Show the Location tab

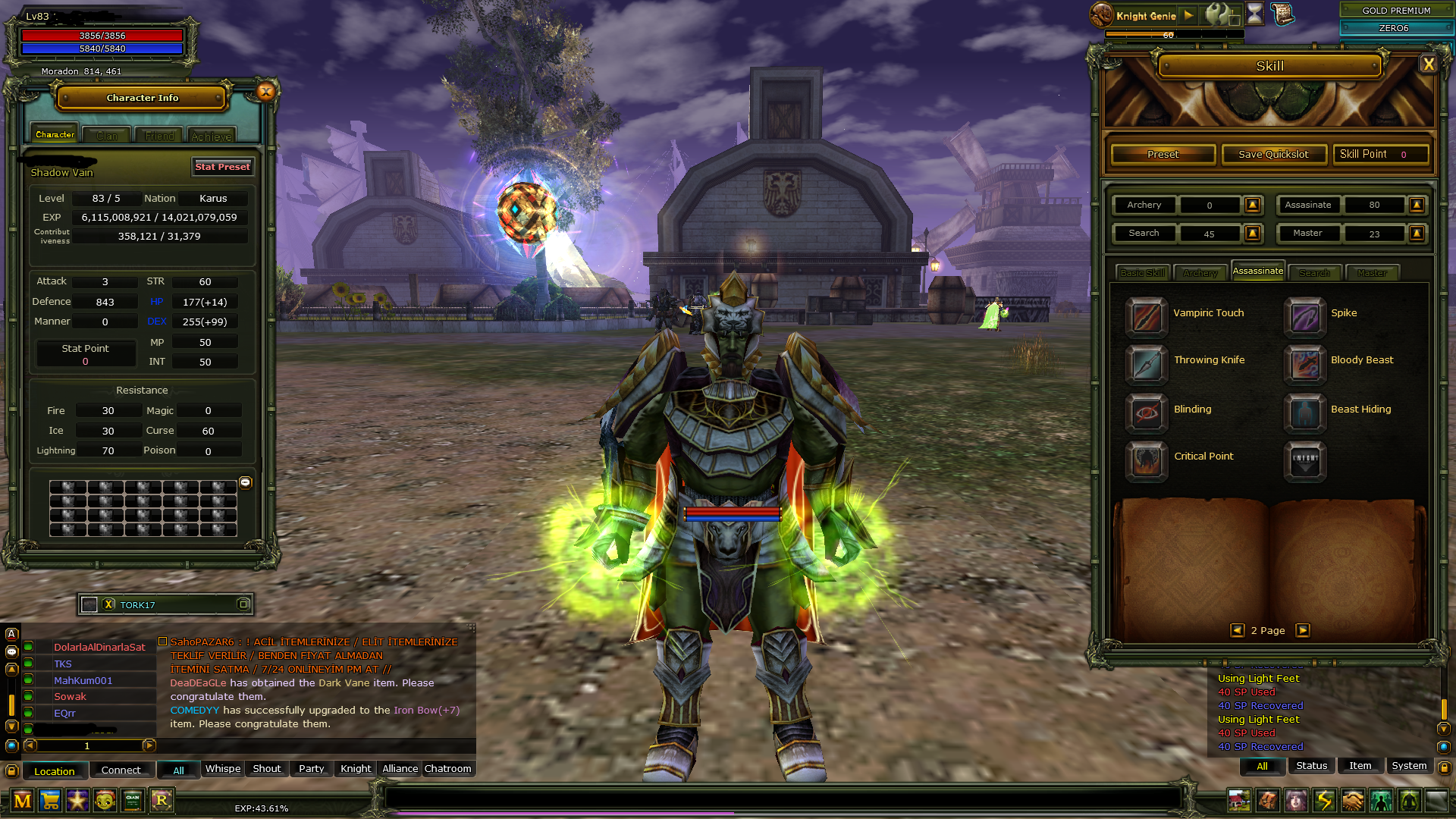[55, 771]
